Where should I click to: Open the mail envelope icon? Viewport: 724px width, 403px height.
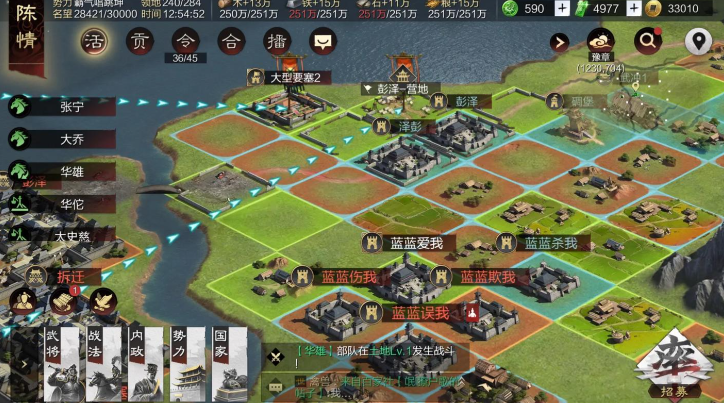(322, 42)
